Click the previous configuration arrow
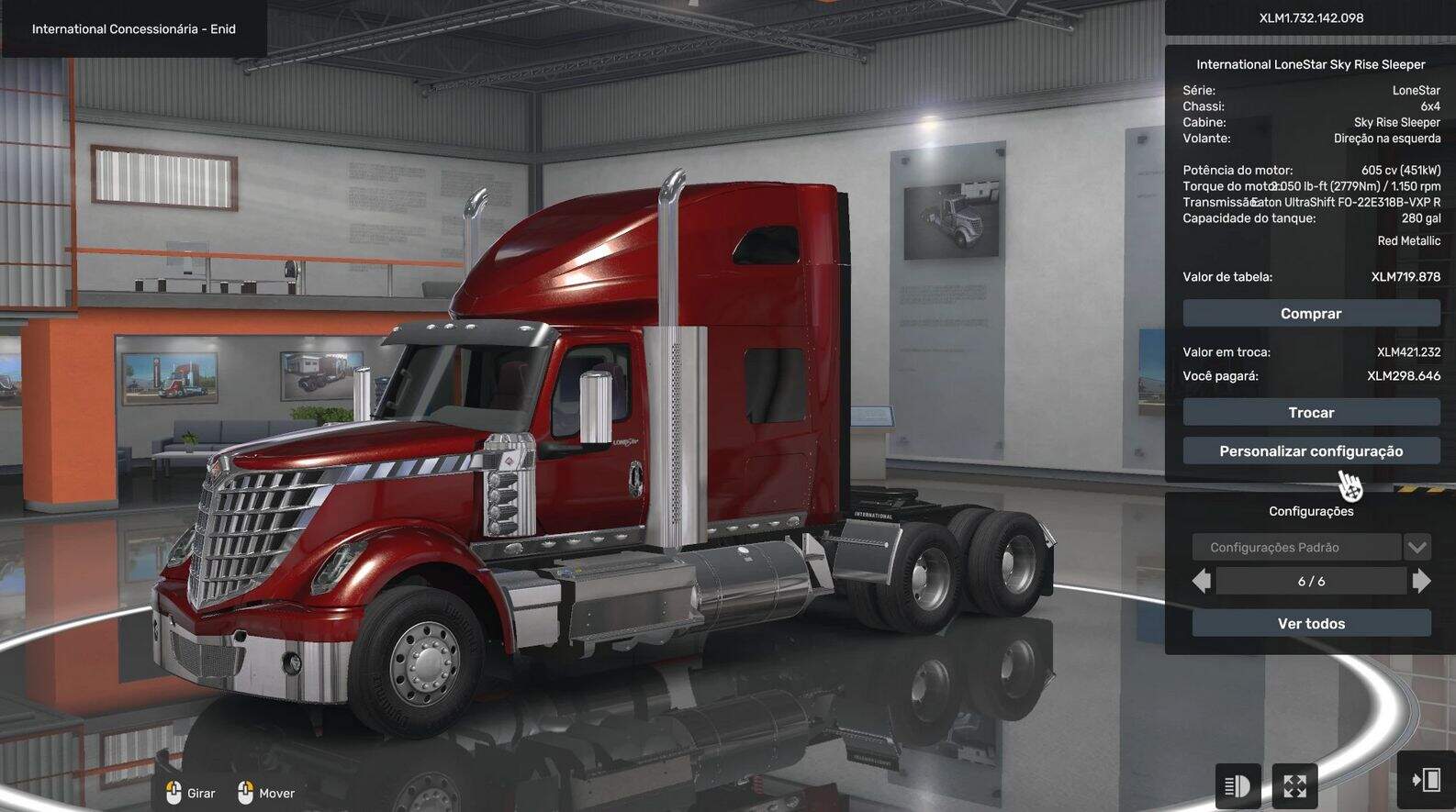The height and width of the screenshot is (812, 1456). (1201, 580)
